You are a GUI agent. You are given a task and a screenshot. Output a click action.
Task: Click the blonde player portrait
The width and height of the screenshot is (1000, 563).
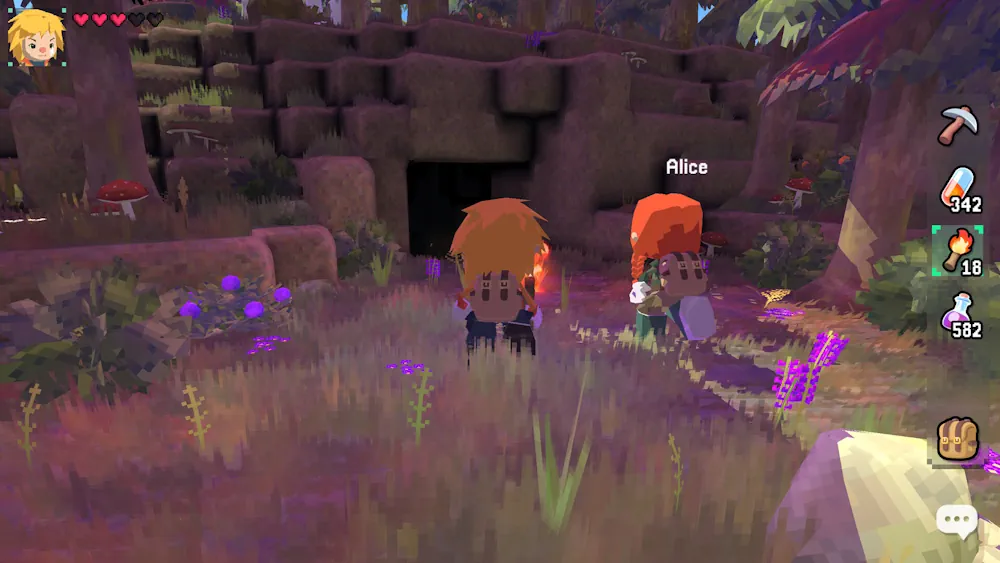point(36,37)
